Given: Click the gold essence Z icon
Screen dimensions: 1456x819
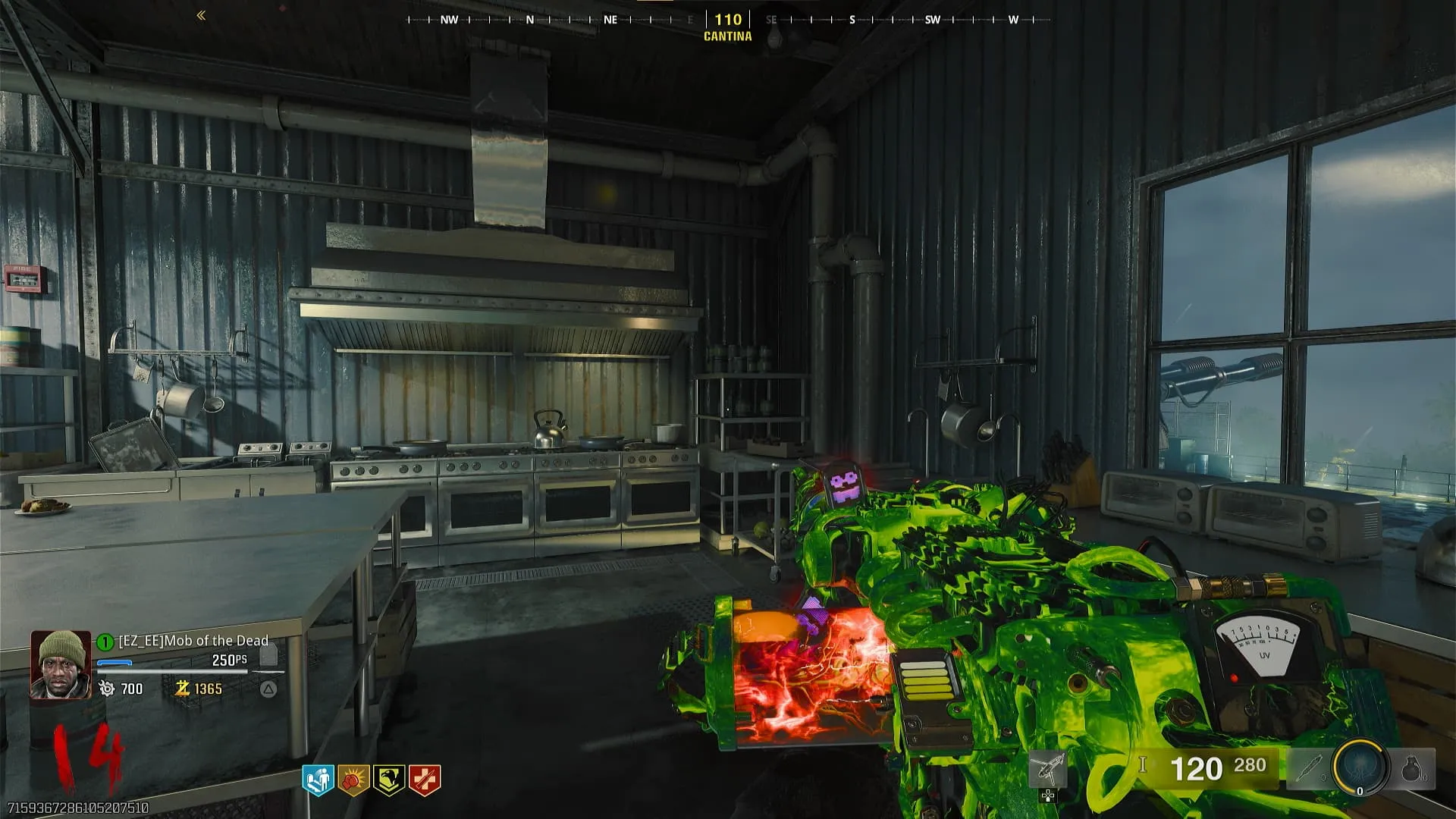Looking at the screenshot, I should [x=182, y=689].
